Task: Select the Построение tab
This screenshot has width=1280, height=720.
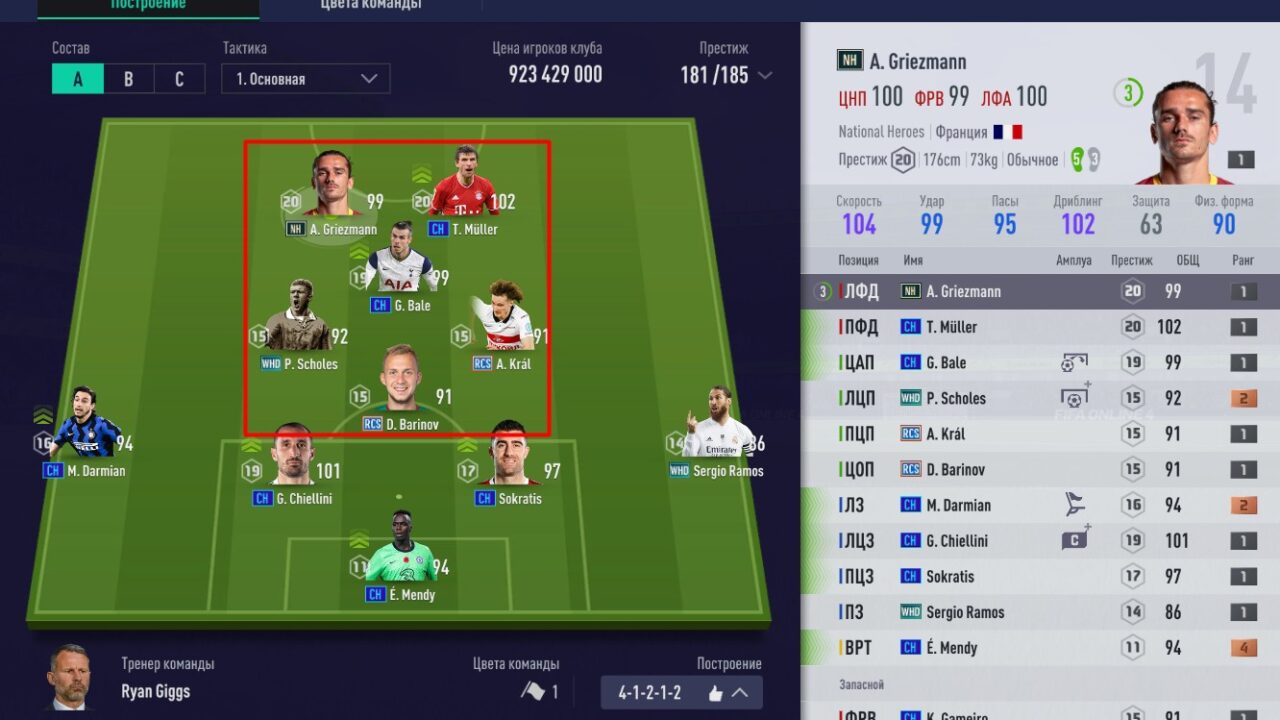Action: (150, 5)
